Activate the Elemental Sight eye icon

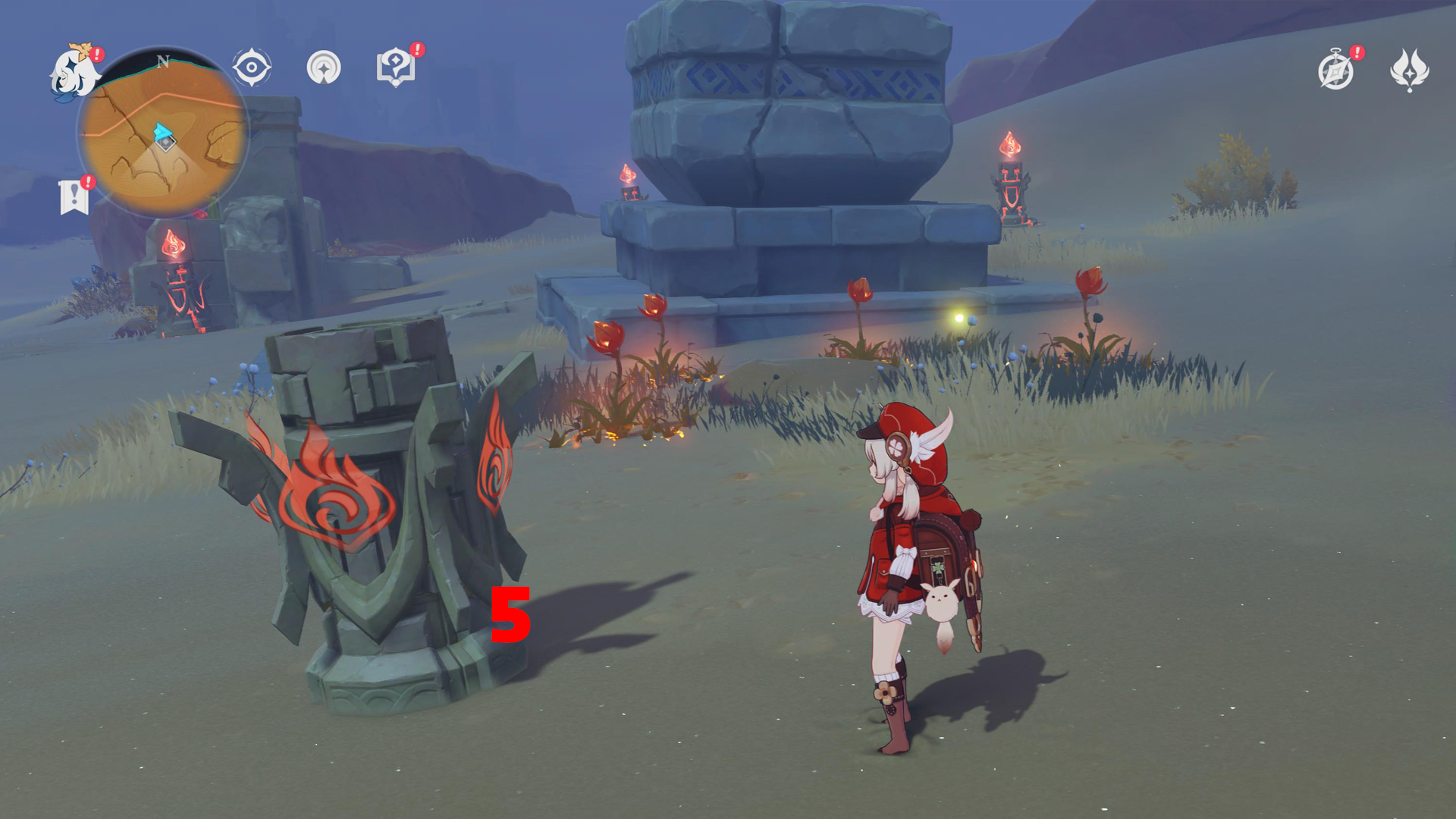point(252,67)
